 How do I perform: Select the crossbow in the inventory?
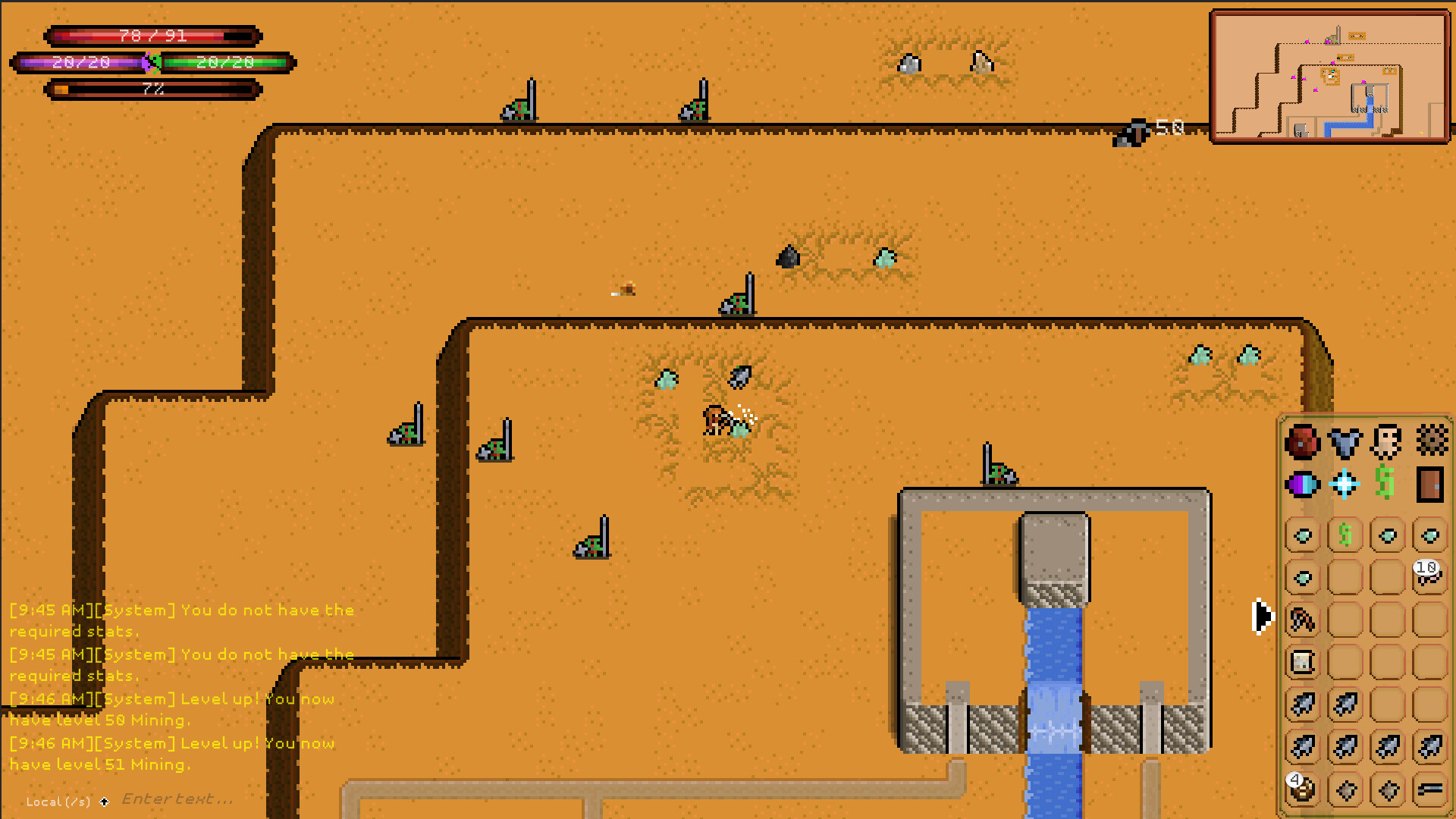coord(1302,620)
